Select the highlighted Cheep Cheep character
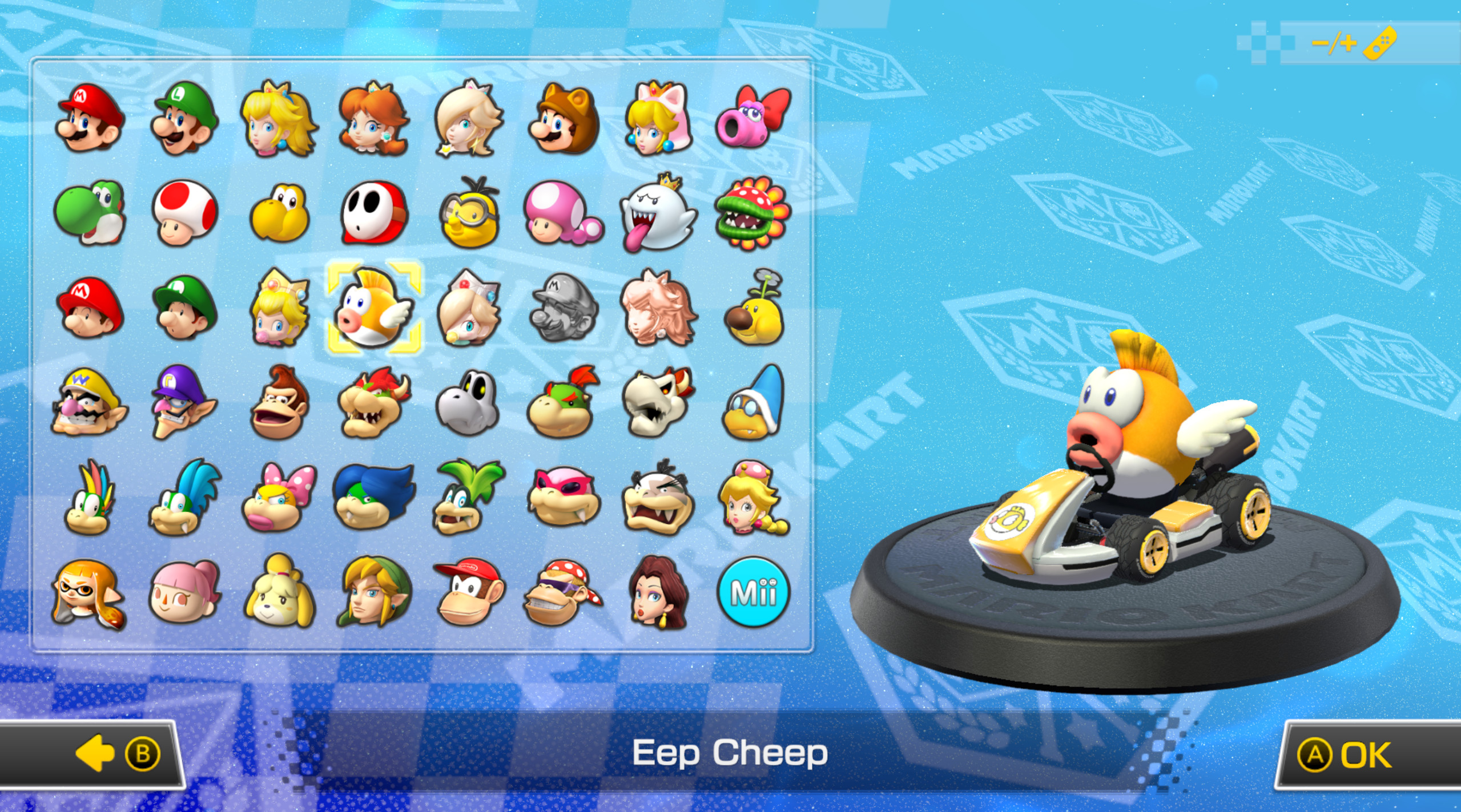 pos(374,310)
